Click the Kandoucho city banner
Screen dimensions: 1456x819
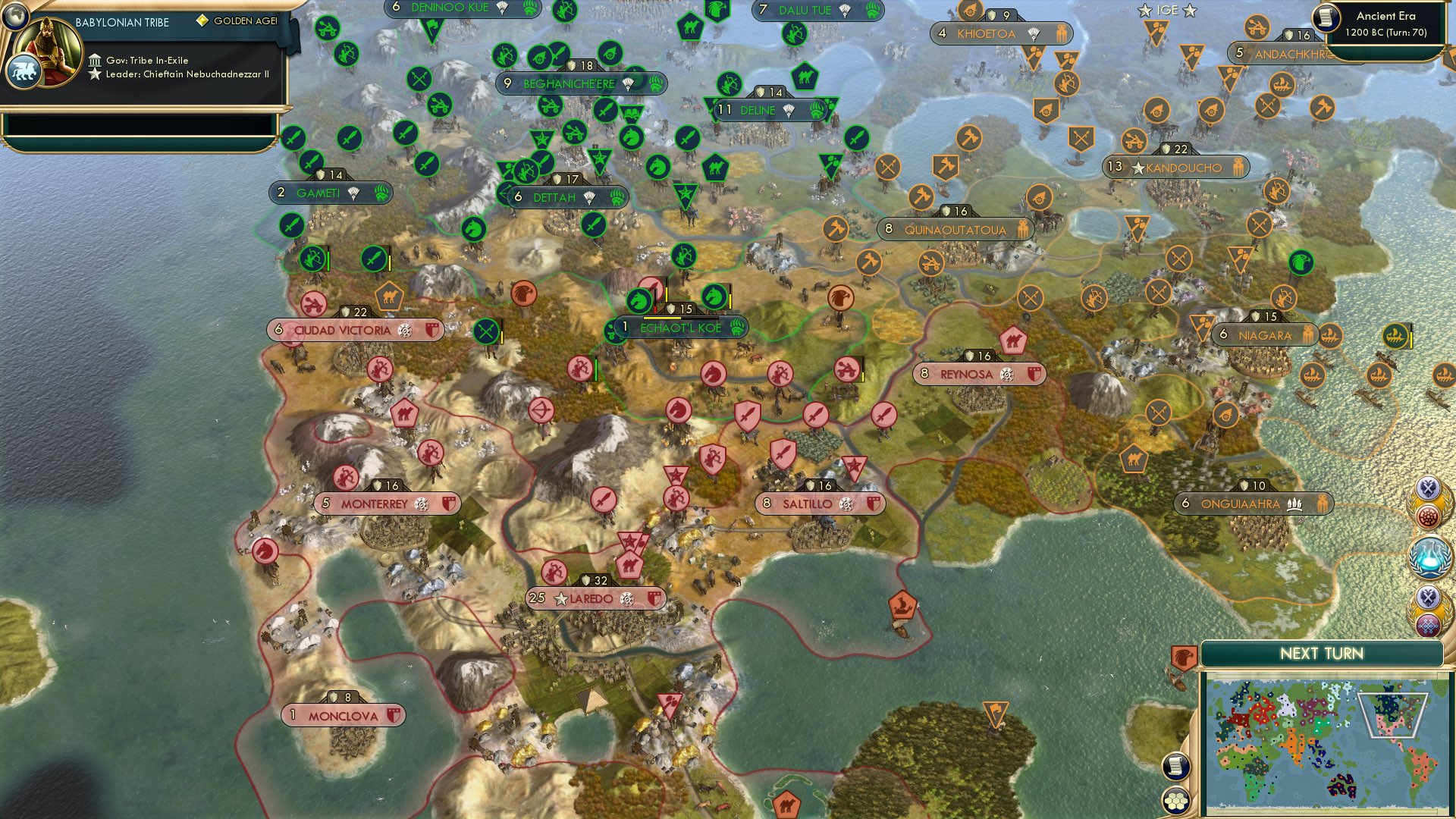(1178, 168)
